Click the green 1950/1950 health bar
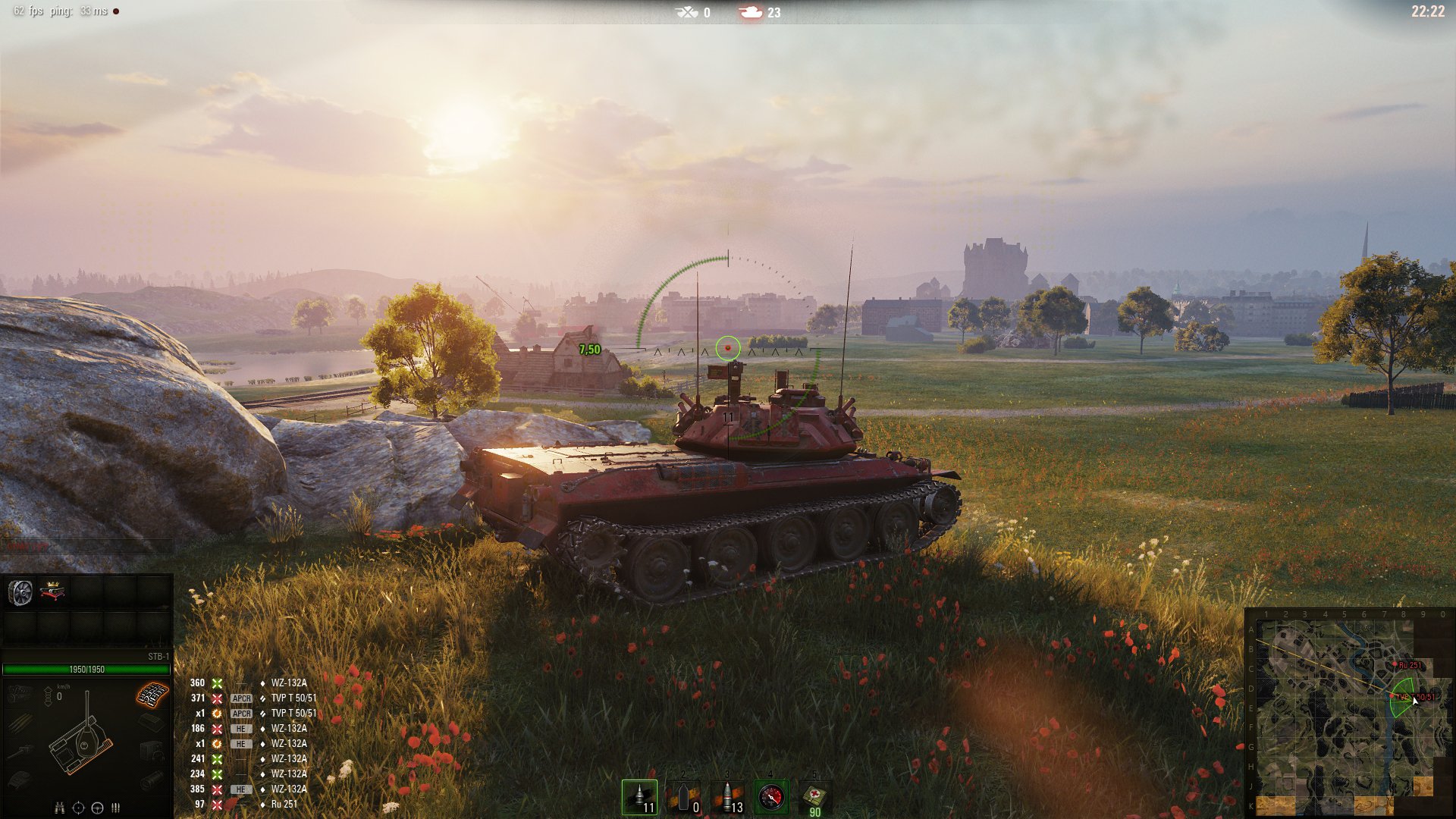This screenshot has height=819, width=1456. point(85,669)
